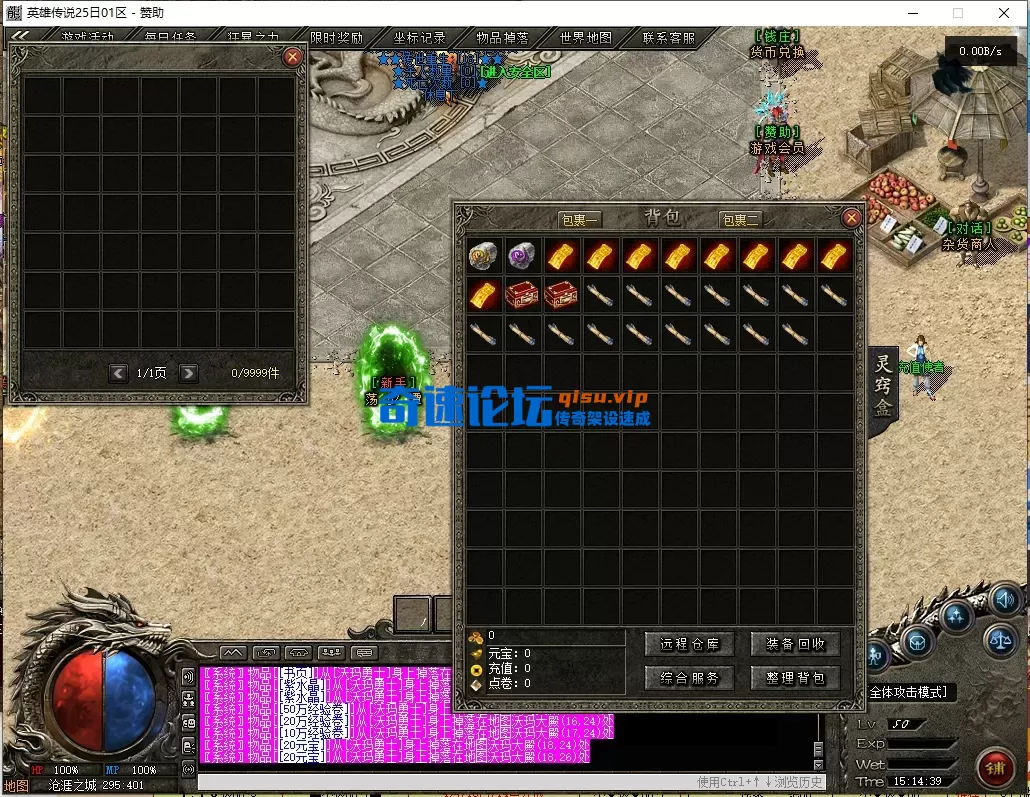Switch to the 包裹二 bag tab
Image resolution: width=1030 pixels, height=797 pixels.
click(x=740, y=220)
